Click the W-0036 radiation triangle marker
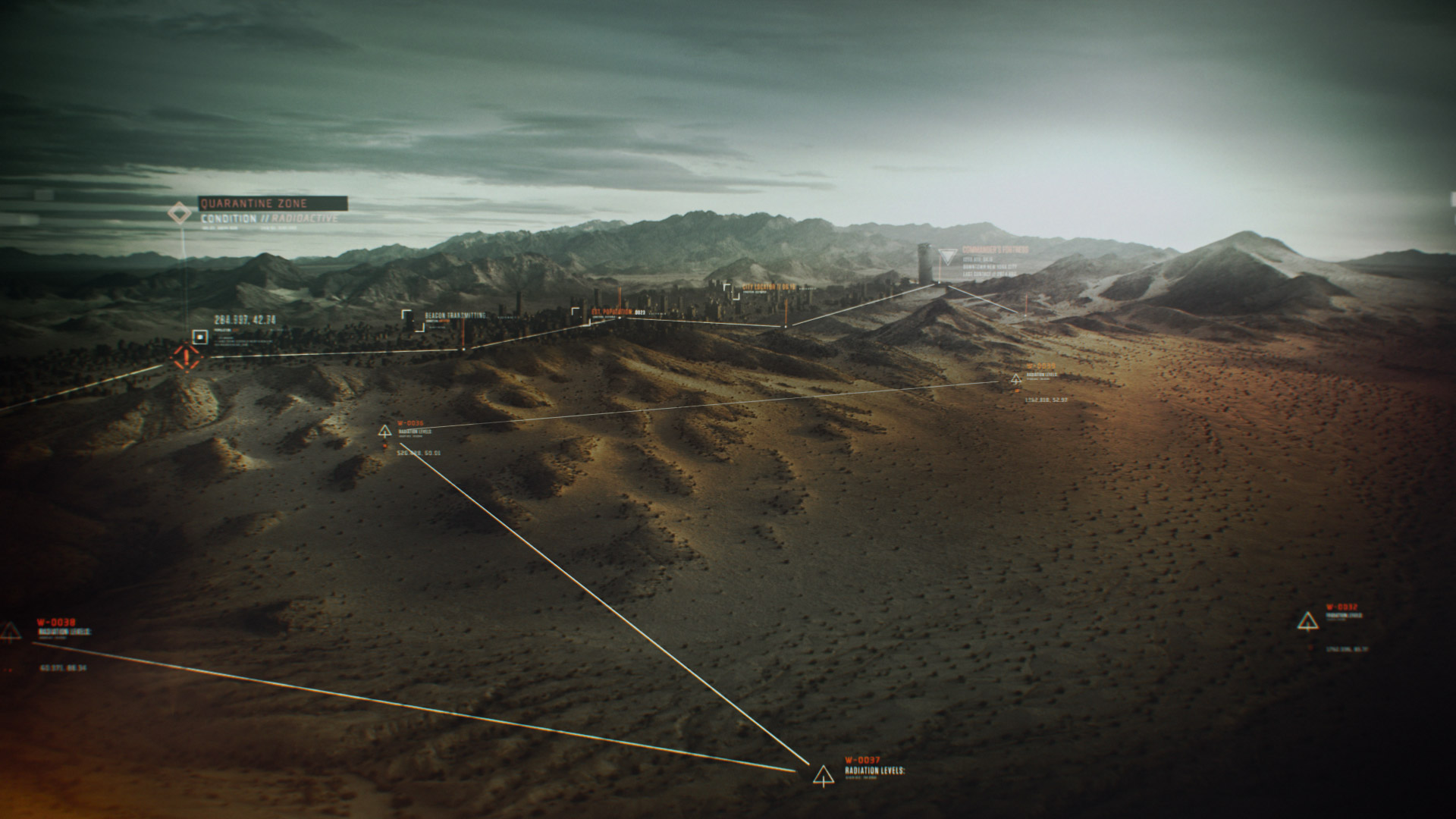 (x=385, y=431)
